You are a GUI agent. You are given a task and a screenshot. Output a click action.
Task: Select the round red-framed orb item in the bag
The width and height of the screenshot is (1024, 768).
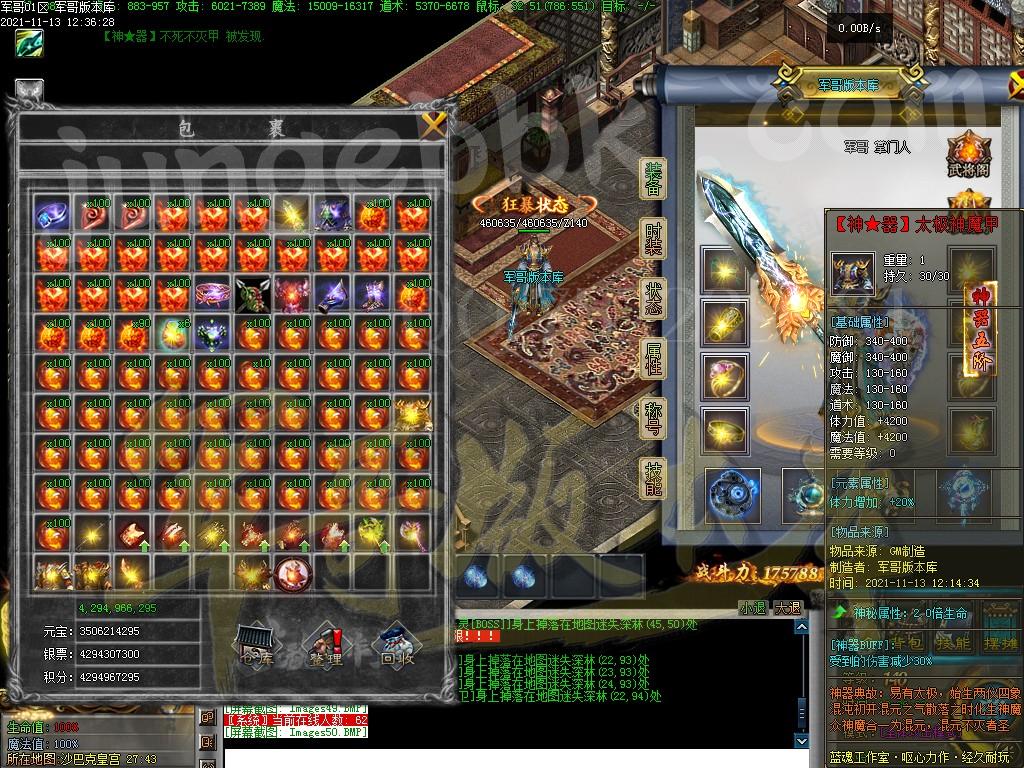point(293,573)
